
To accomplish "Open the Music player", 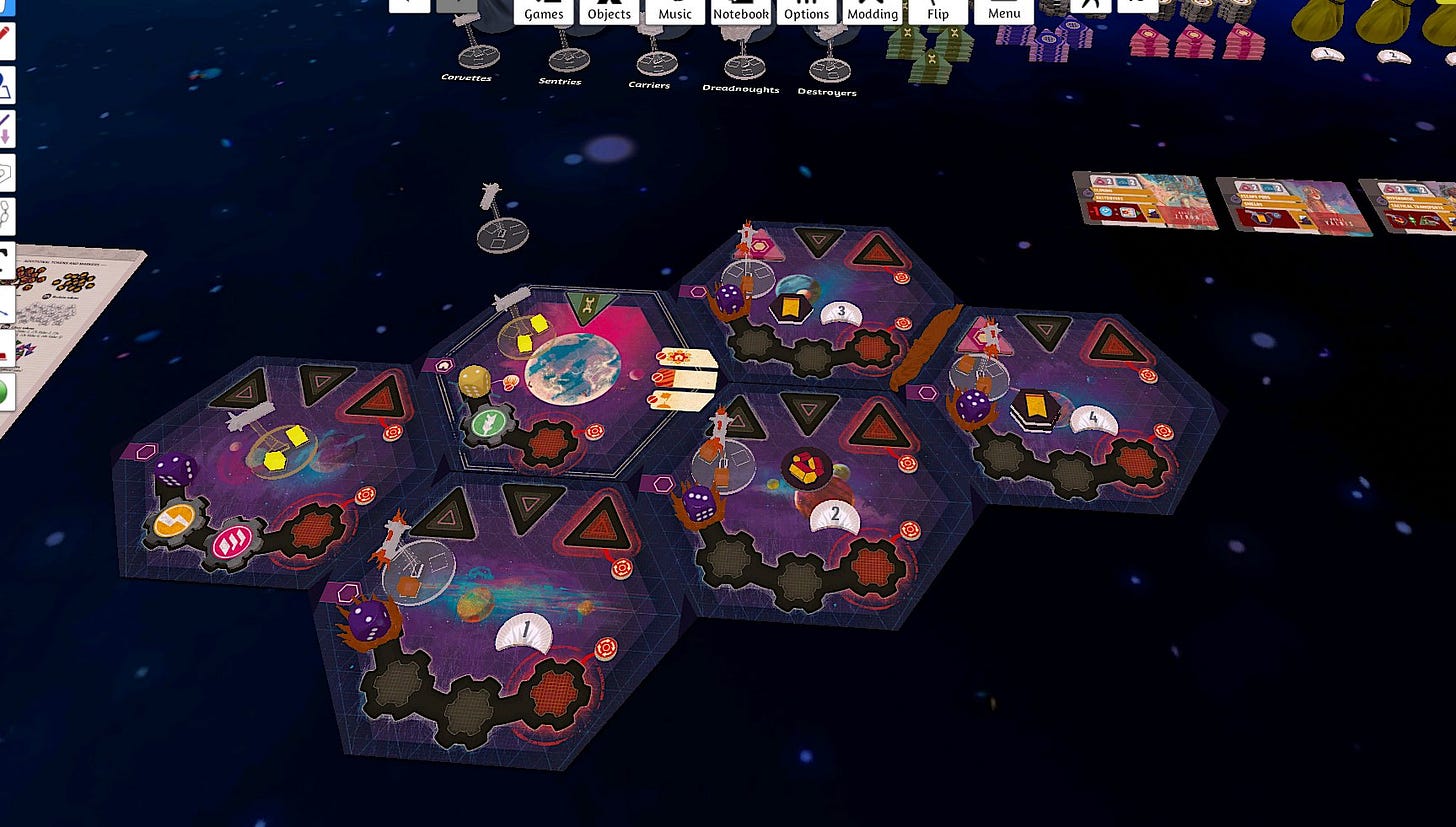I will 675,11.
